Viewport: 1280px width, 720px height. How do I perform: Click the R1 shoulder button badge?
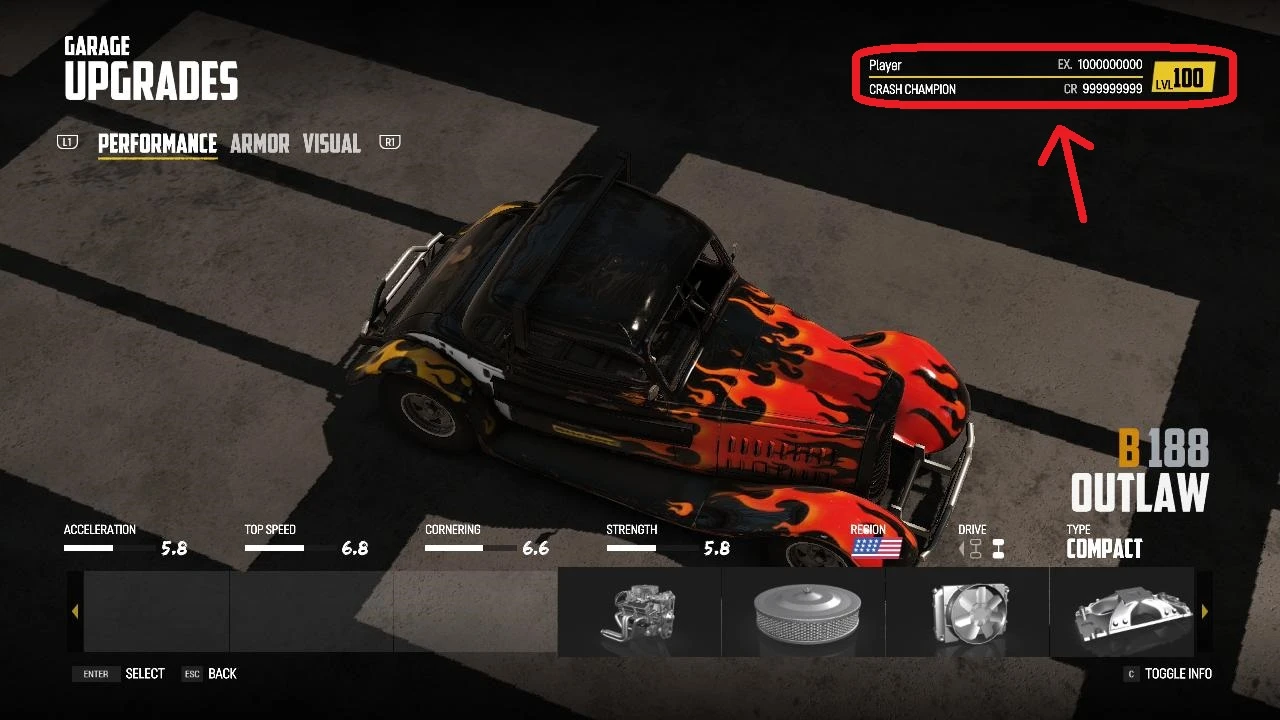[388, 143]
